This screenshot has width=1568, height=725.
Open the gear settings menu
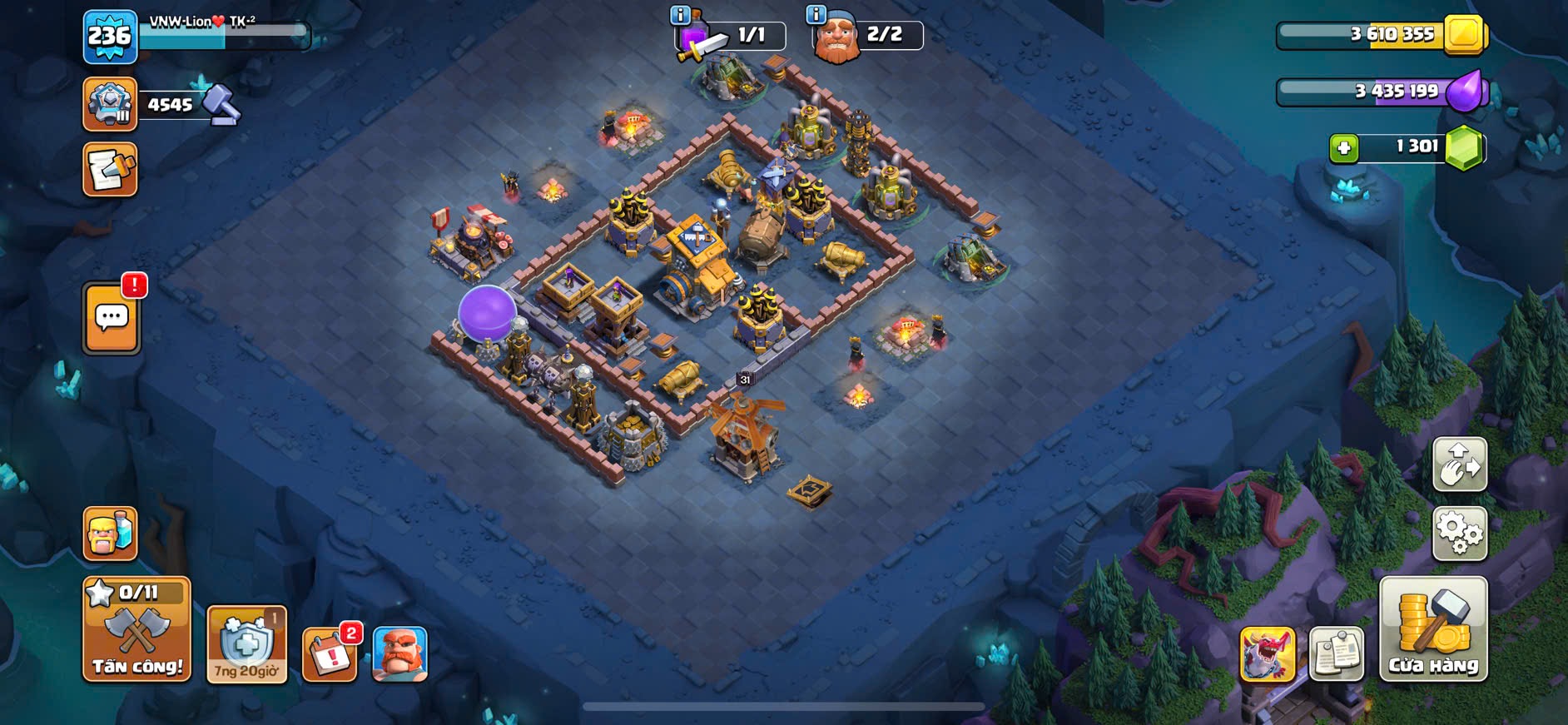(x=1459, y=534)
